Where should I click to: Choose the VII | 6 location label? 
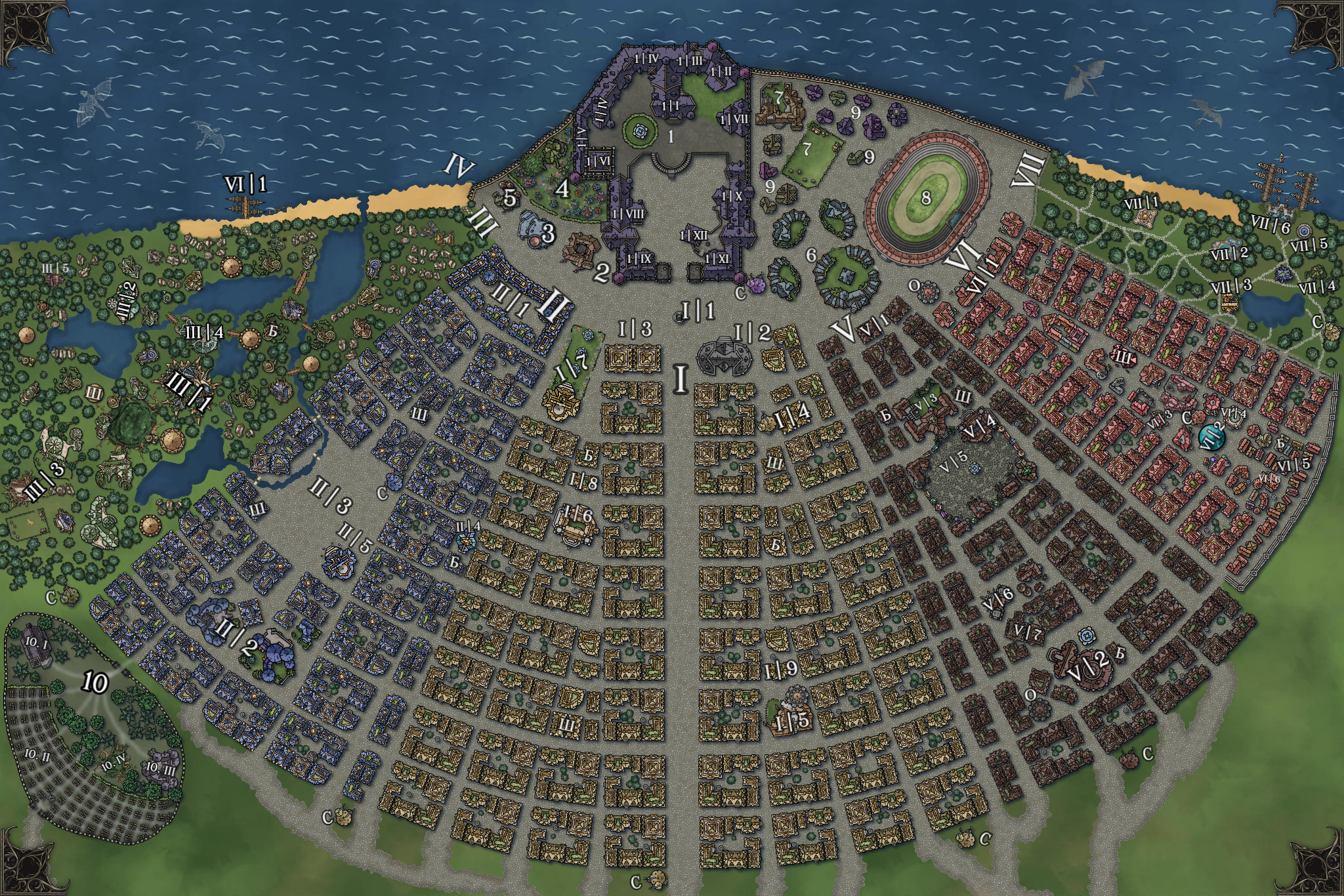click(x=1270, y=224)
